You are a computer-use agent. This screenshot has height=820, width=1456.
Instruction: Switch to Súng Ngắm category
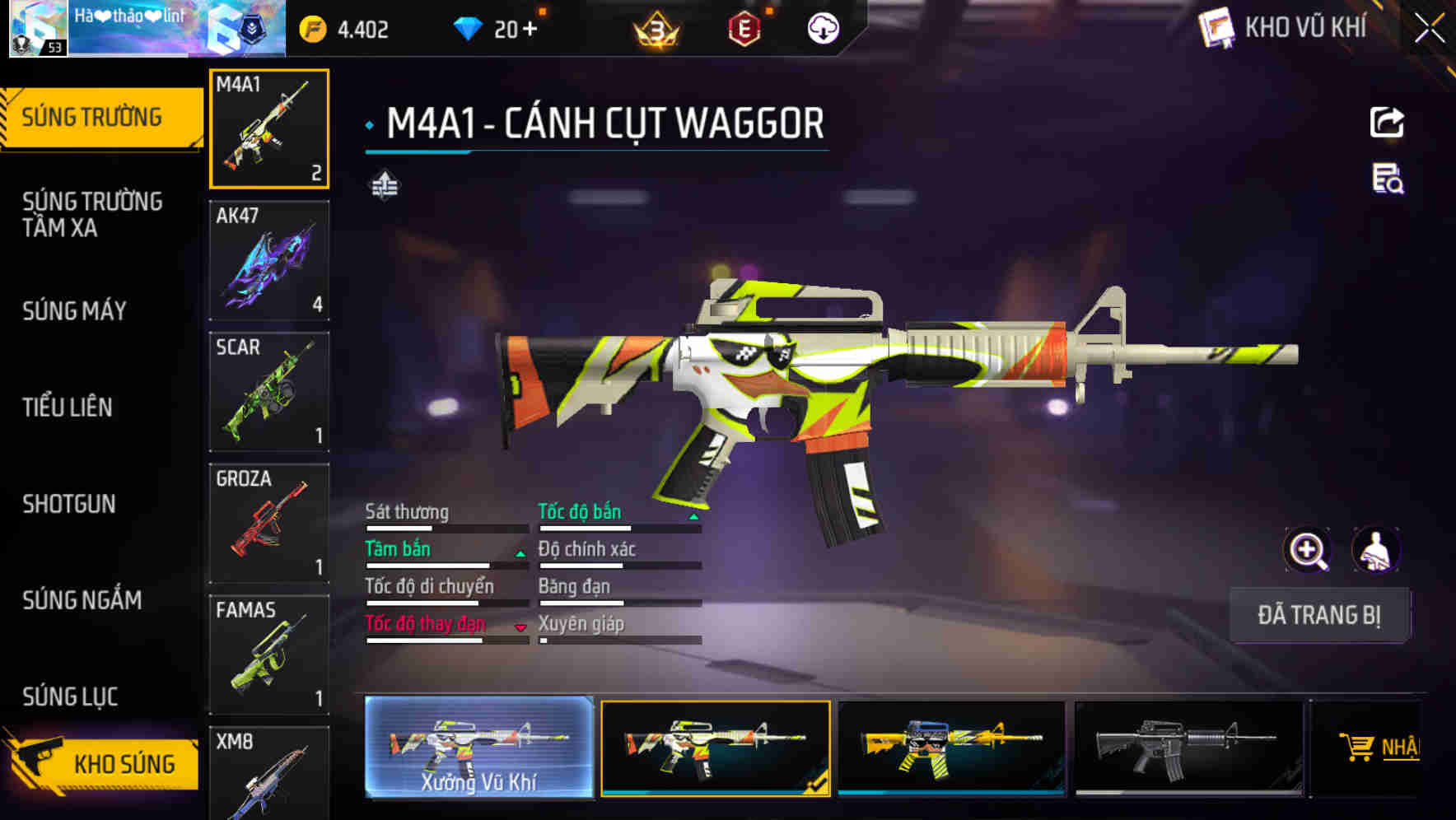[x=82, y=600]
